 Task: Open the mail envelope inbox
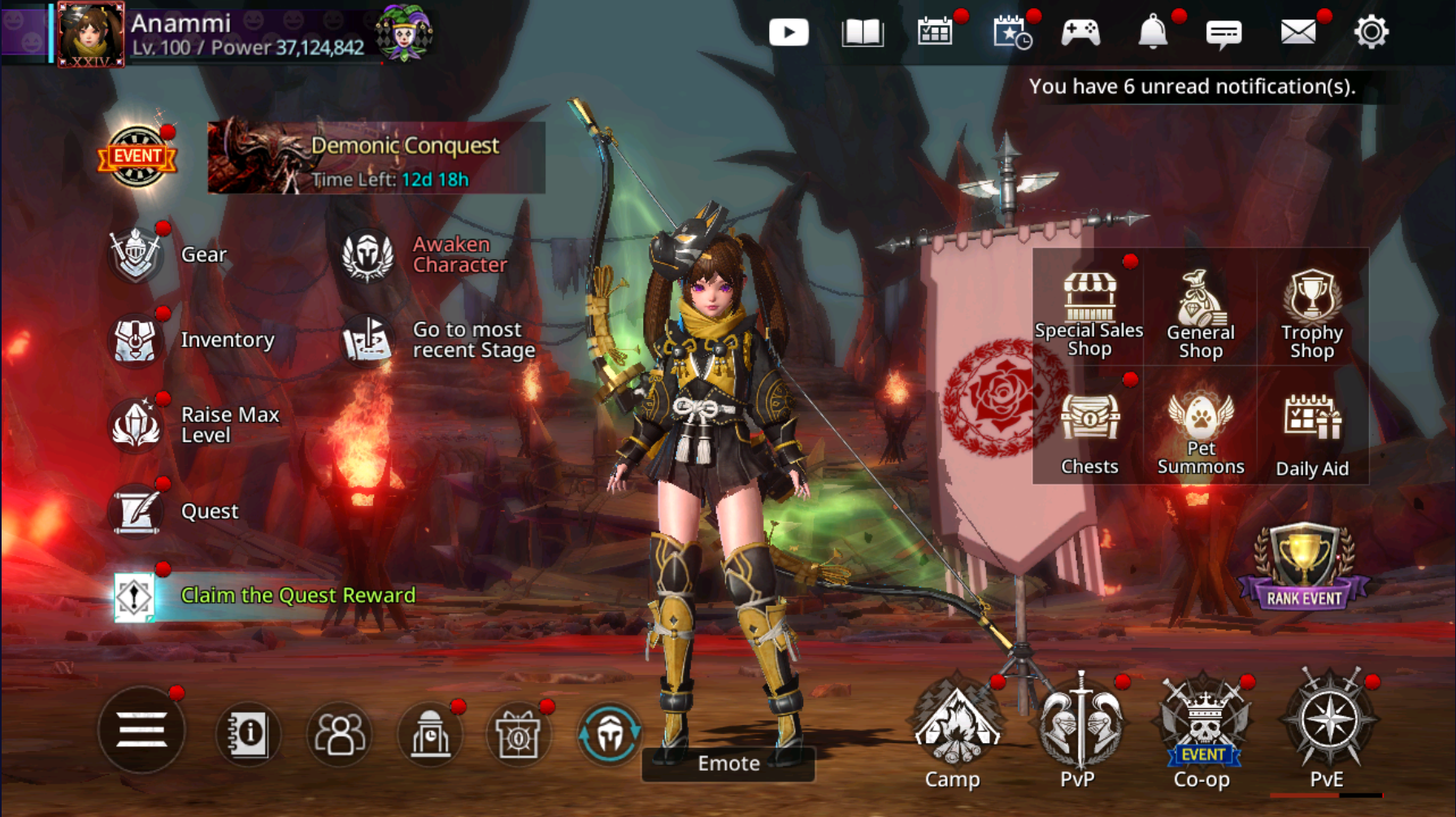[x=1297, y=33]
